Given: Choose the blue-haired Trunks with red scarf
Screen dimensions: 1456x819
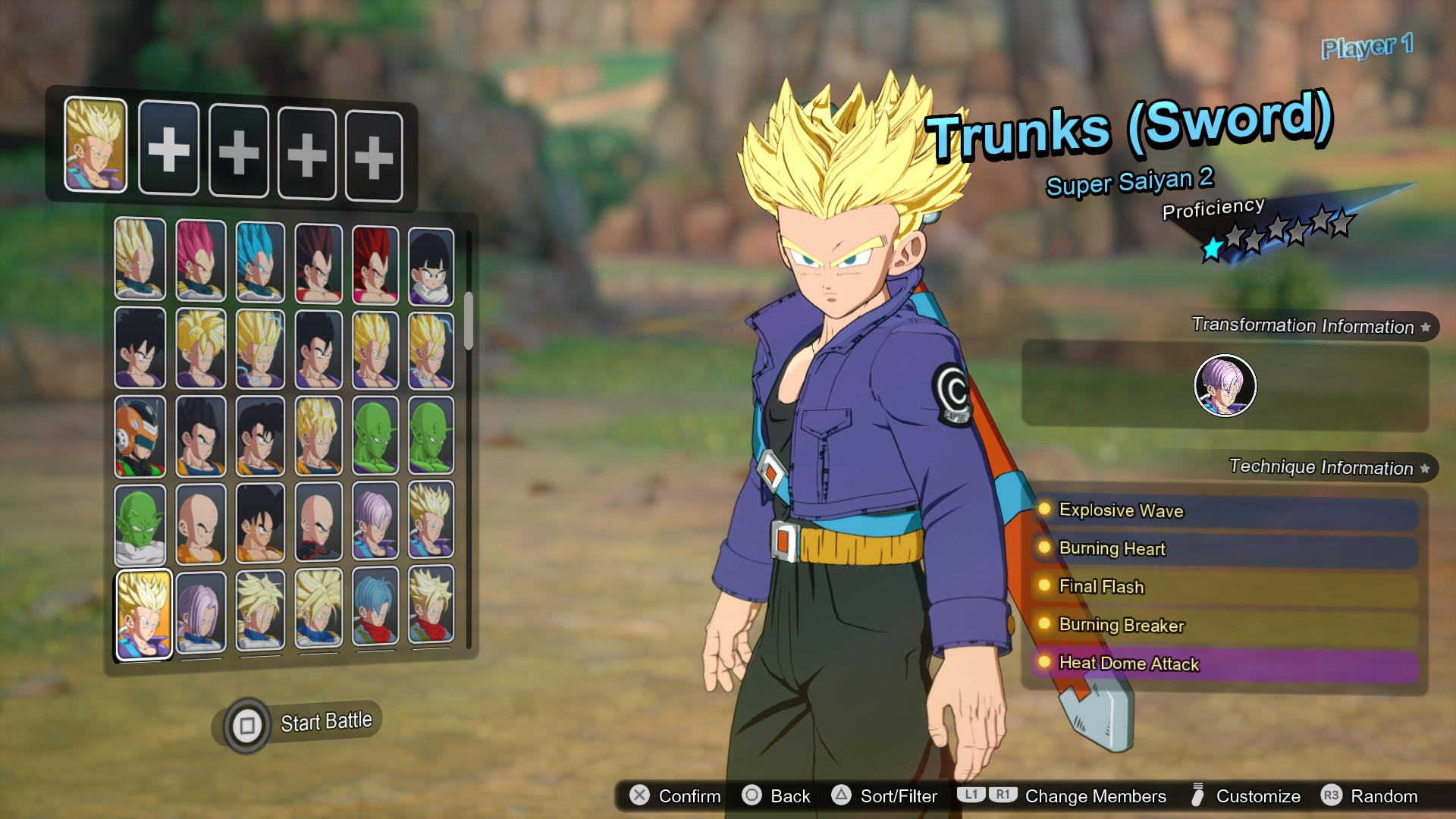Looking at the screenshot, I should pos(375,609).
